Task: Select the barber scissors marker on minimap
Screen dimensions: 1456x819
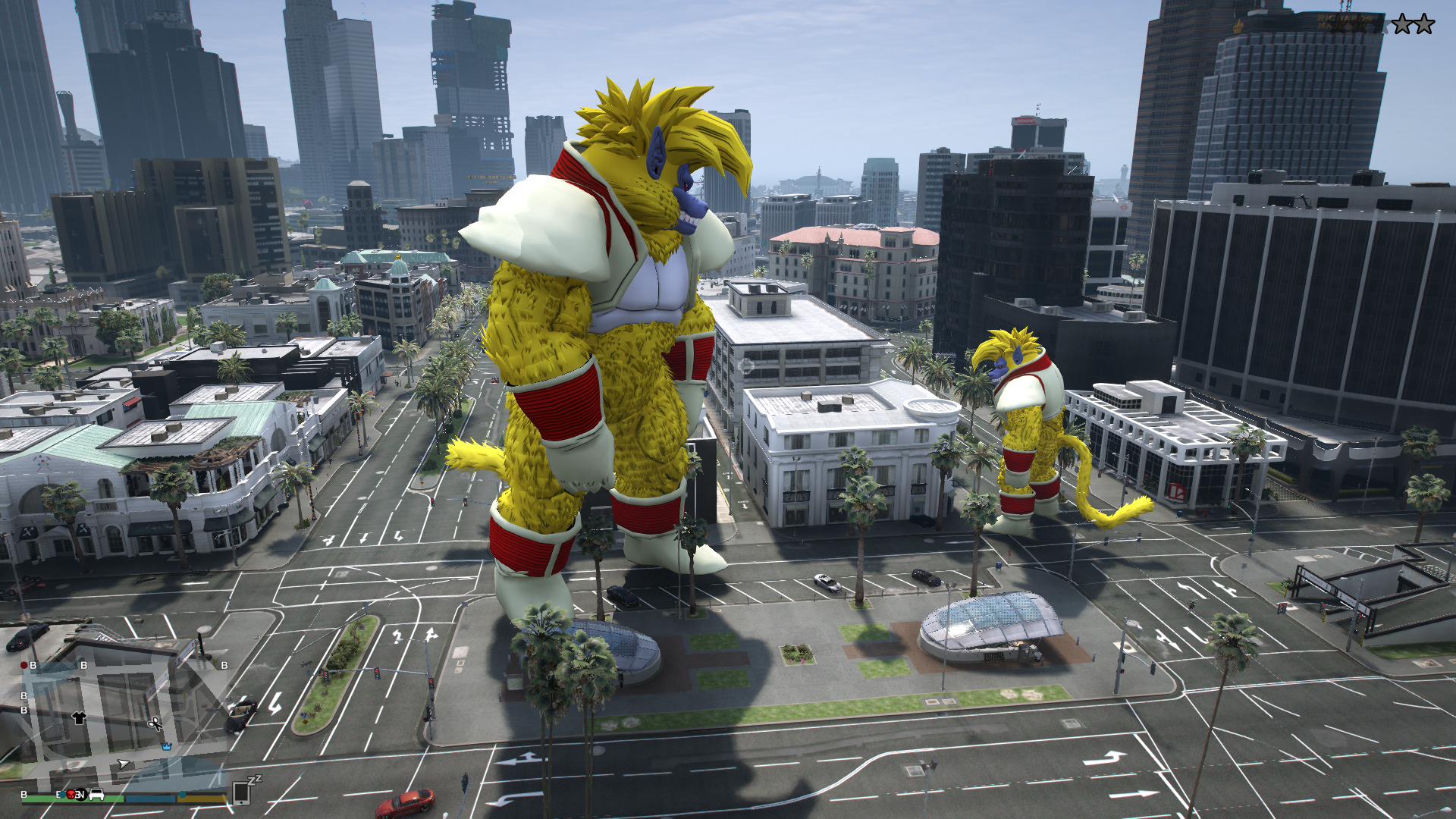Action: coord(155,723)
